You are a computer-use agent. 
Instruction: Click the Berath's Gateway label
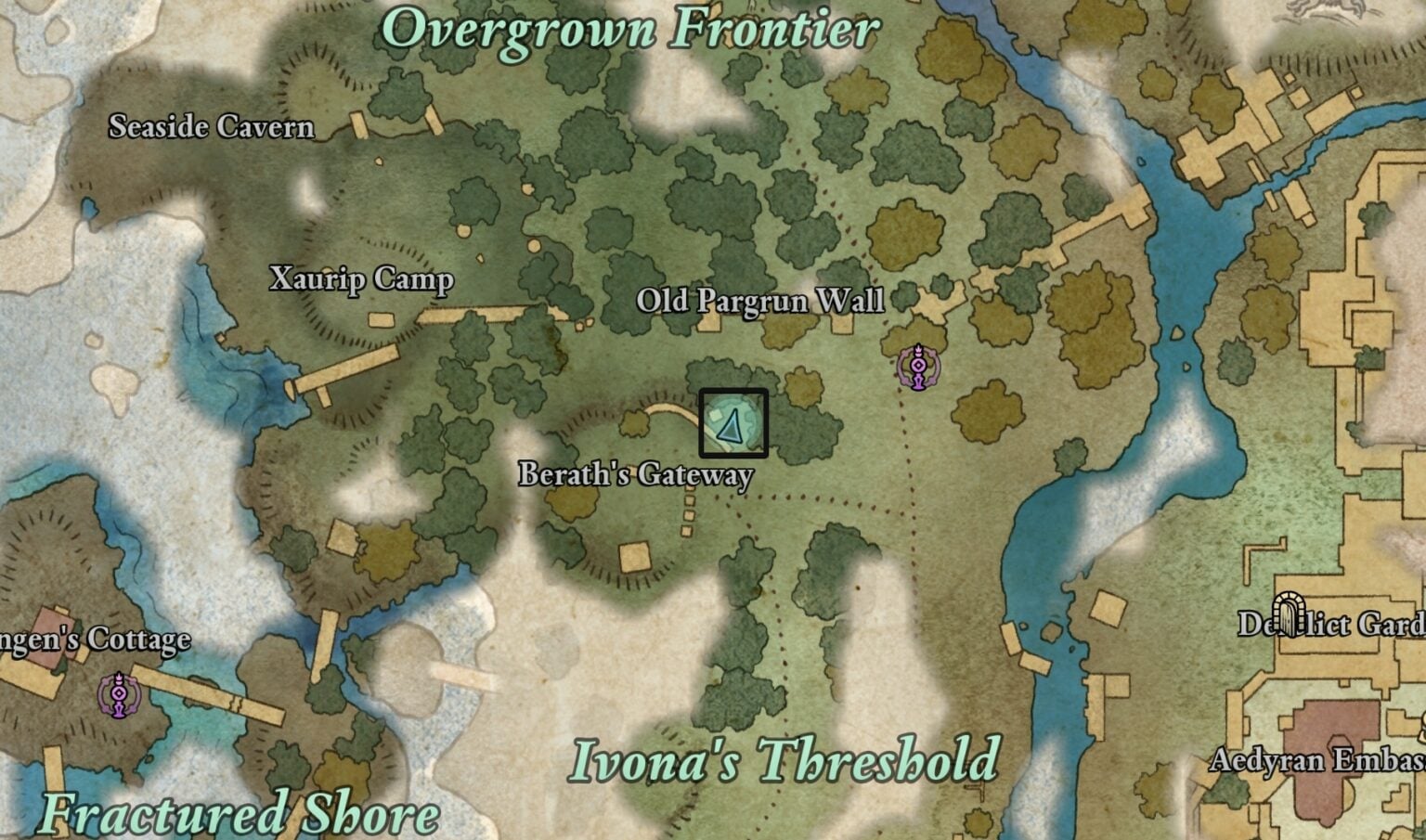click(637, 474)
